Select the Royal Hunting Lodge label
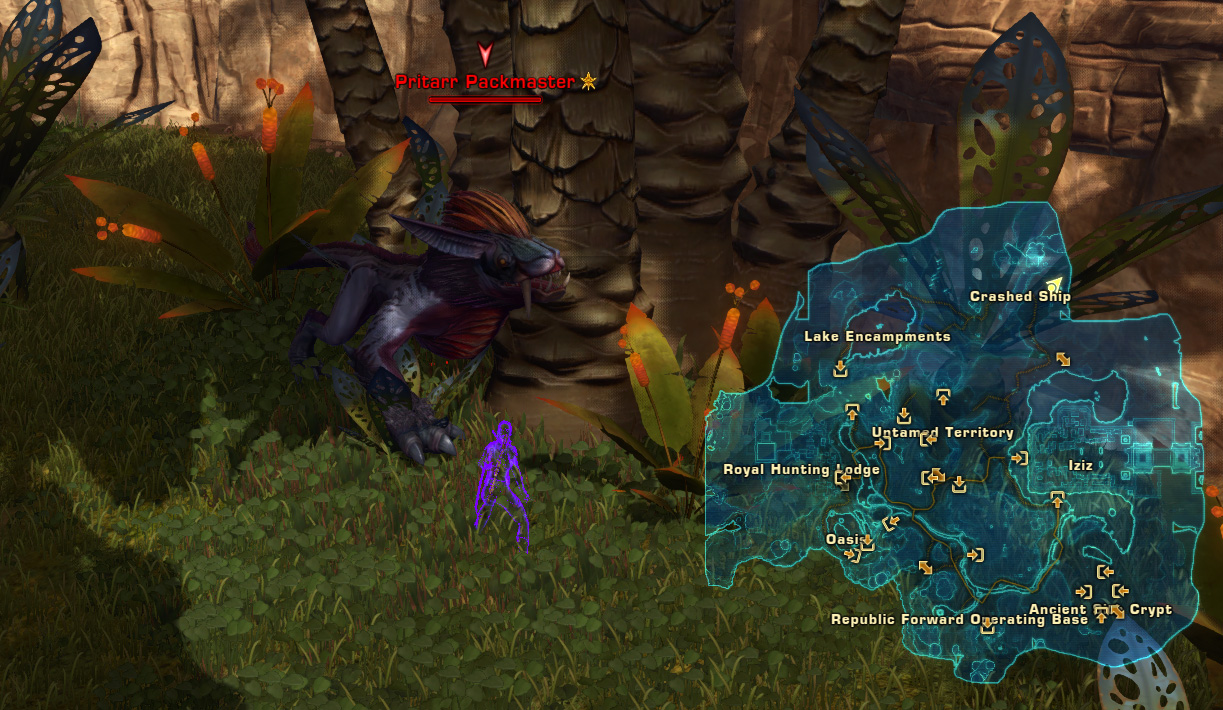The image size is (1223, 710). tap(801, 470)
